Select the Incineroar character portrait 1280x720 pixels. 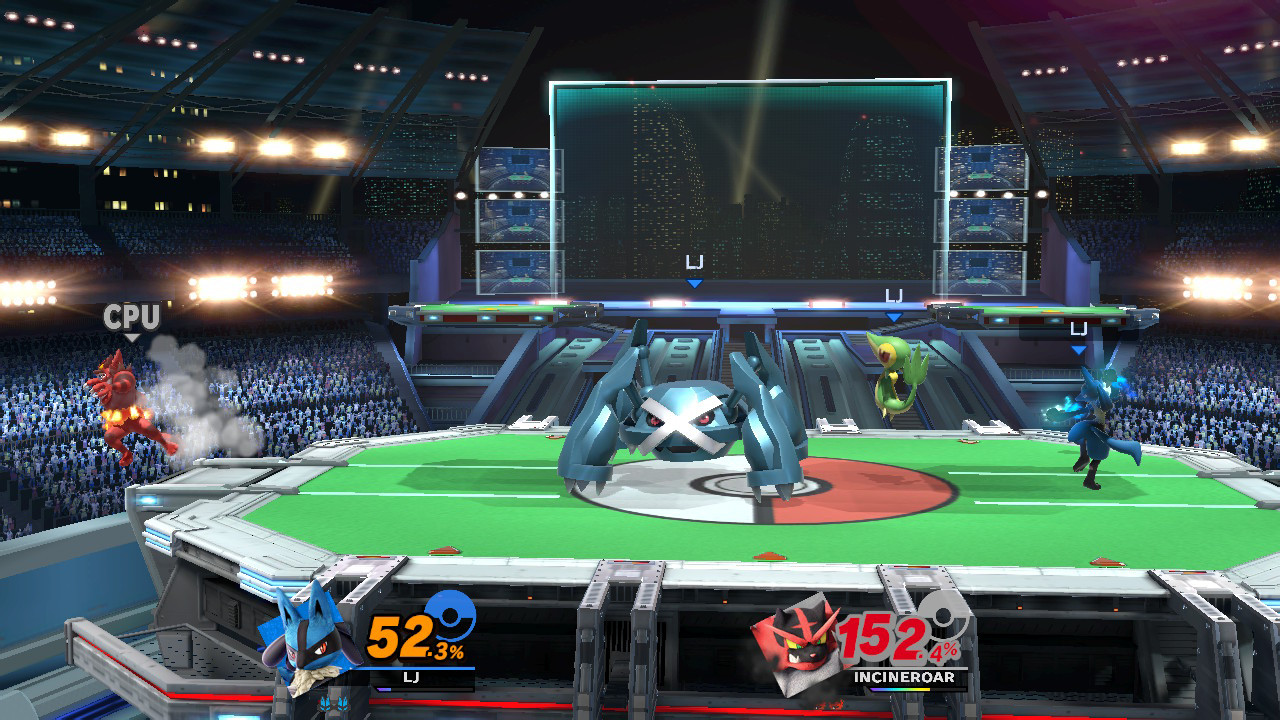[x=800, y=645]
